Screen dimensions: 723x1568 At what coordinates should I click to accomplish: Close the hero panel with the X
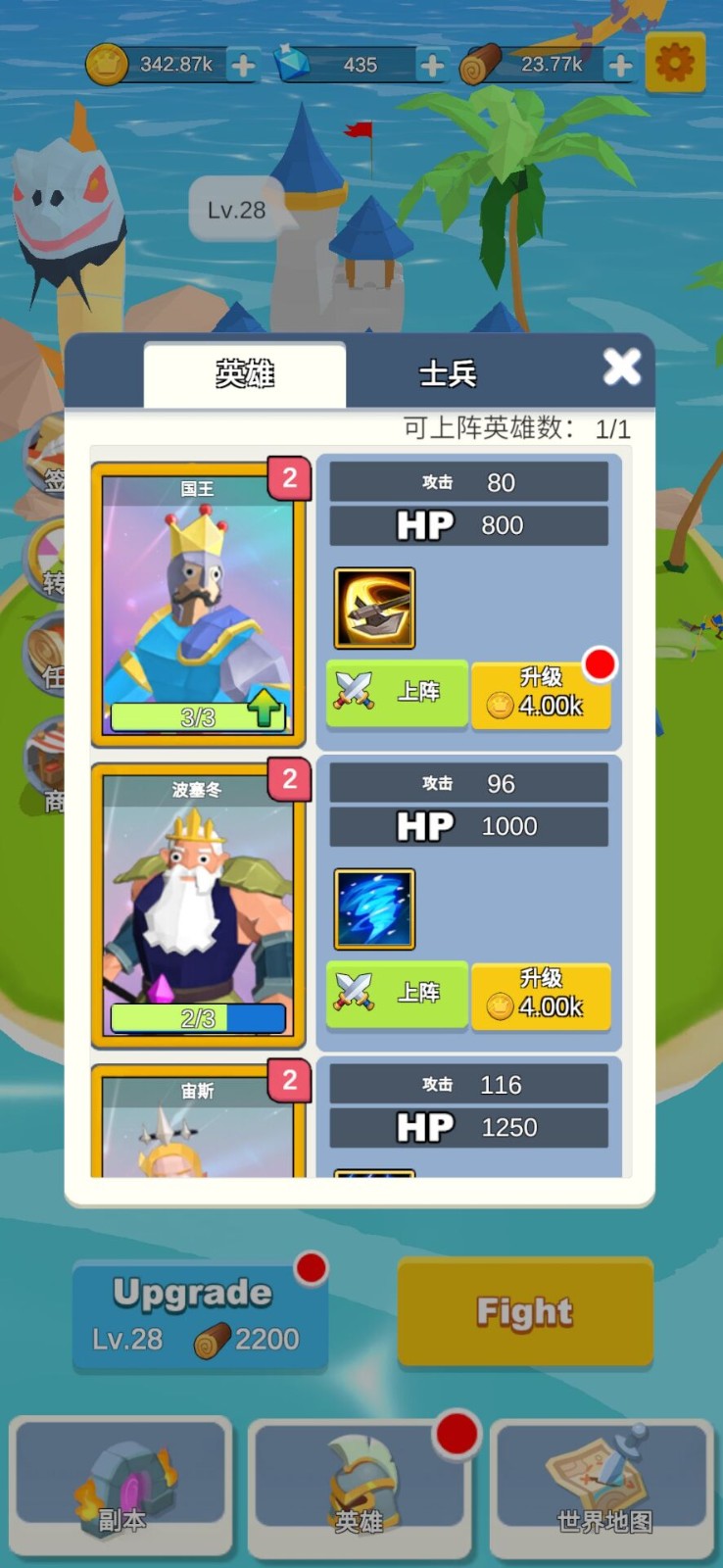621,368
